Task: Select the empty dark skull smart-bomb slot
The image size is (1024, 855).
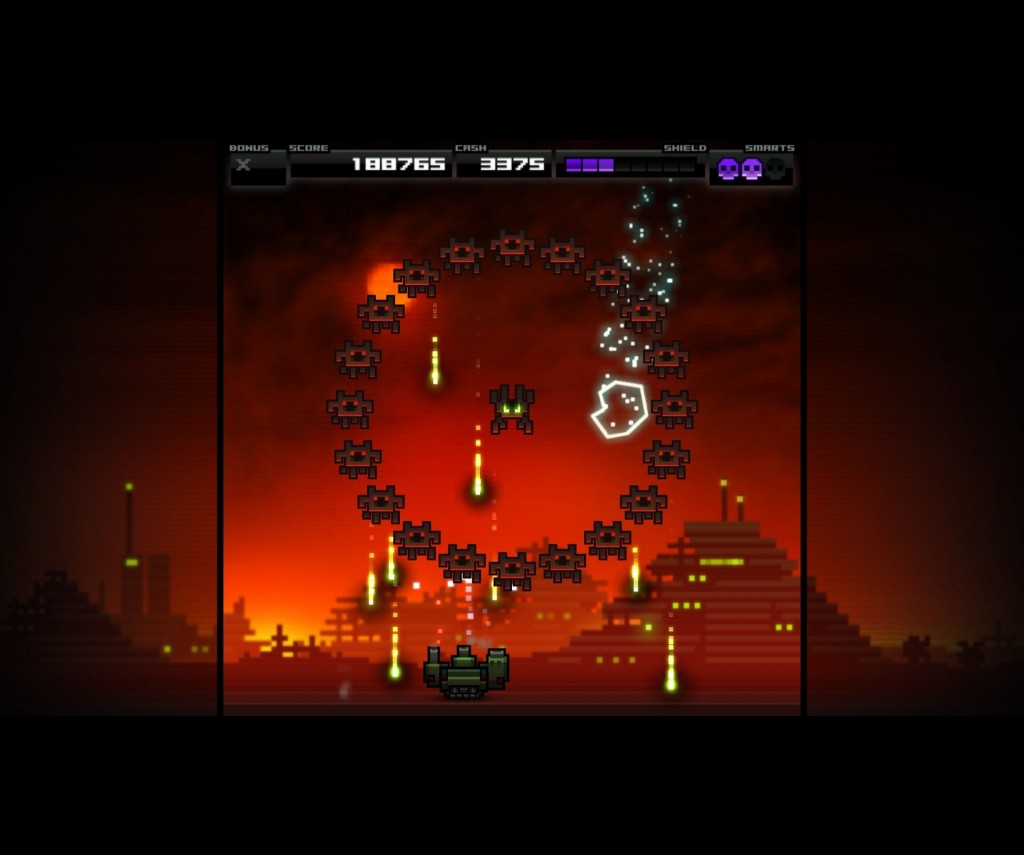Action: pos(775,168)
